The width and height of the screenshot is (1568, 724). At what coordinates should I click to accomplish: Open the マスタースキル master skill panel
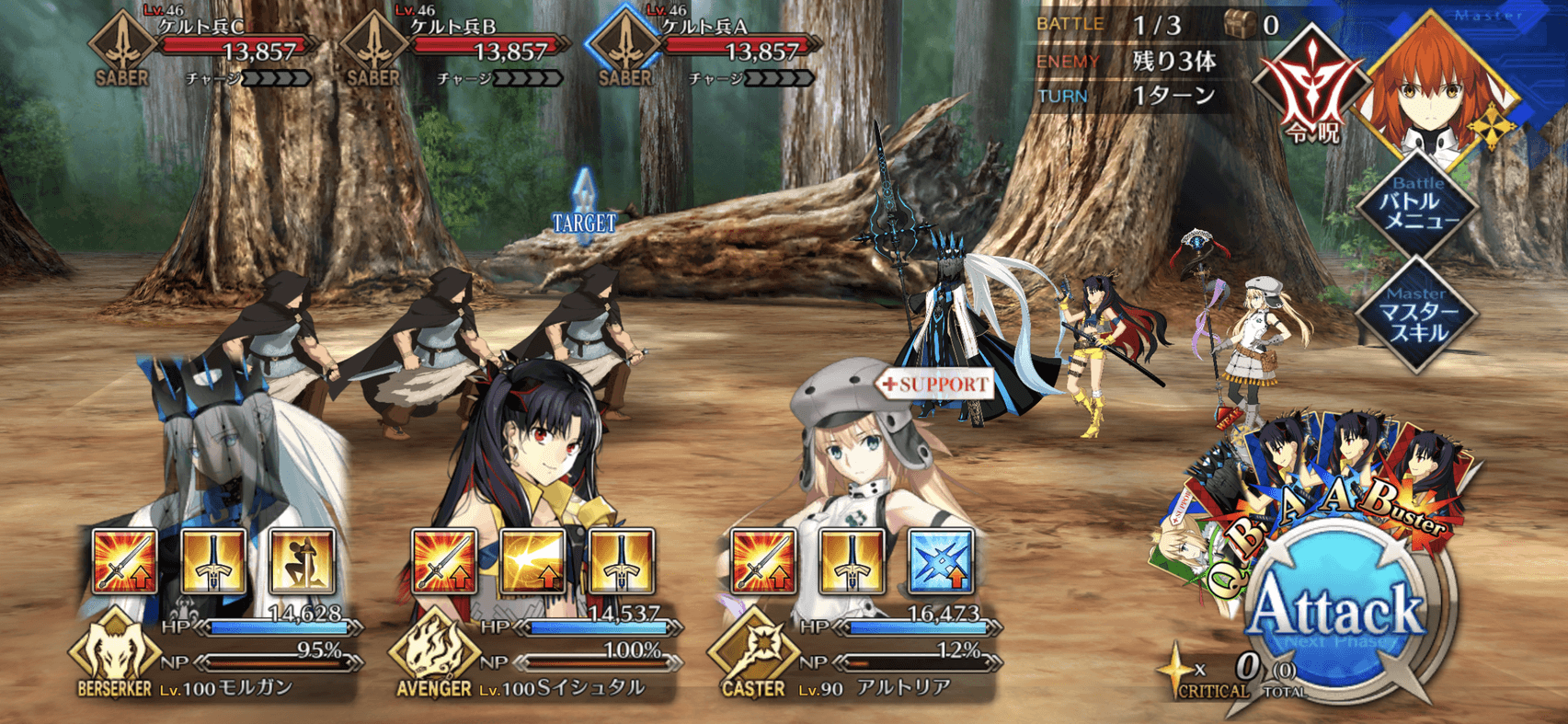1417,314
